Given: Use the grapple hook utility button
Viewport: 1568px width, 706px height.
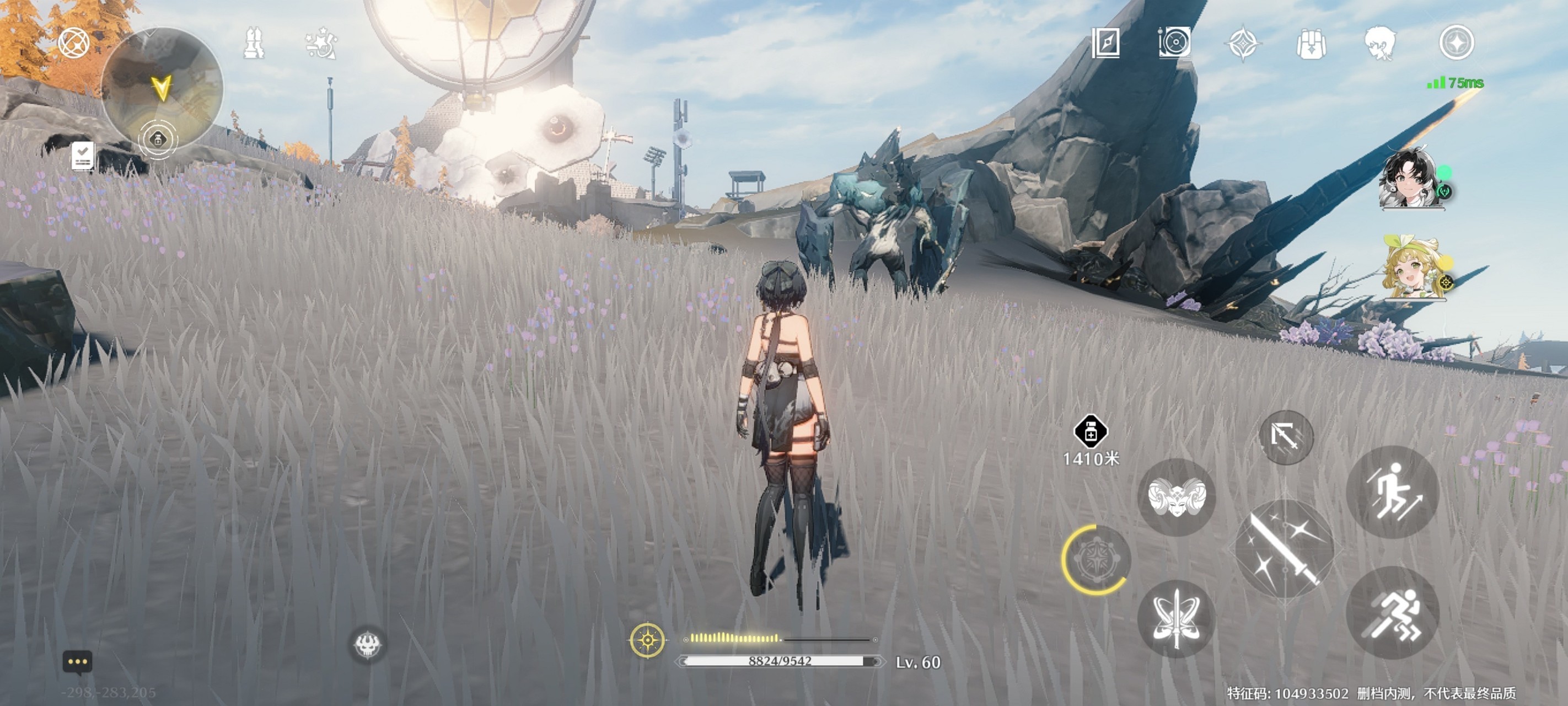Looking at the screenshot, I should click(x=1286, y=437).
